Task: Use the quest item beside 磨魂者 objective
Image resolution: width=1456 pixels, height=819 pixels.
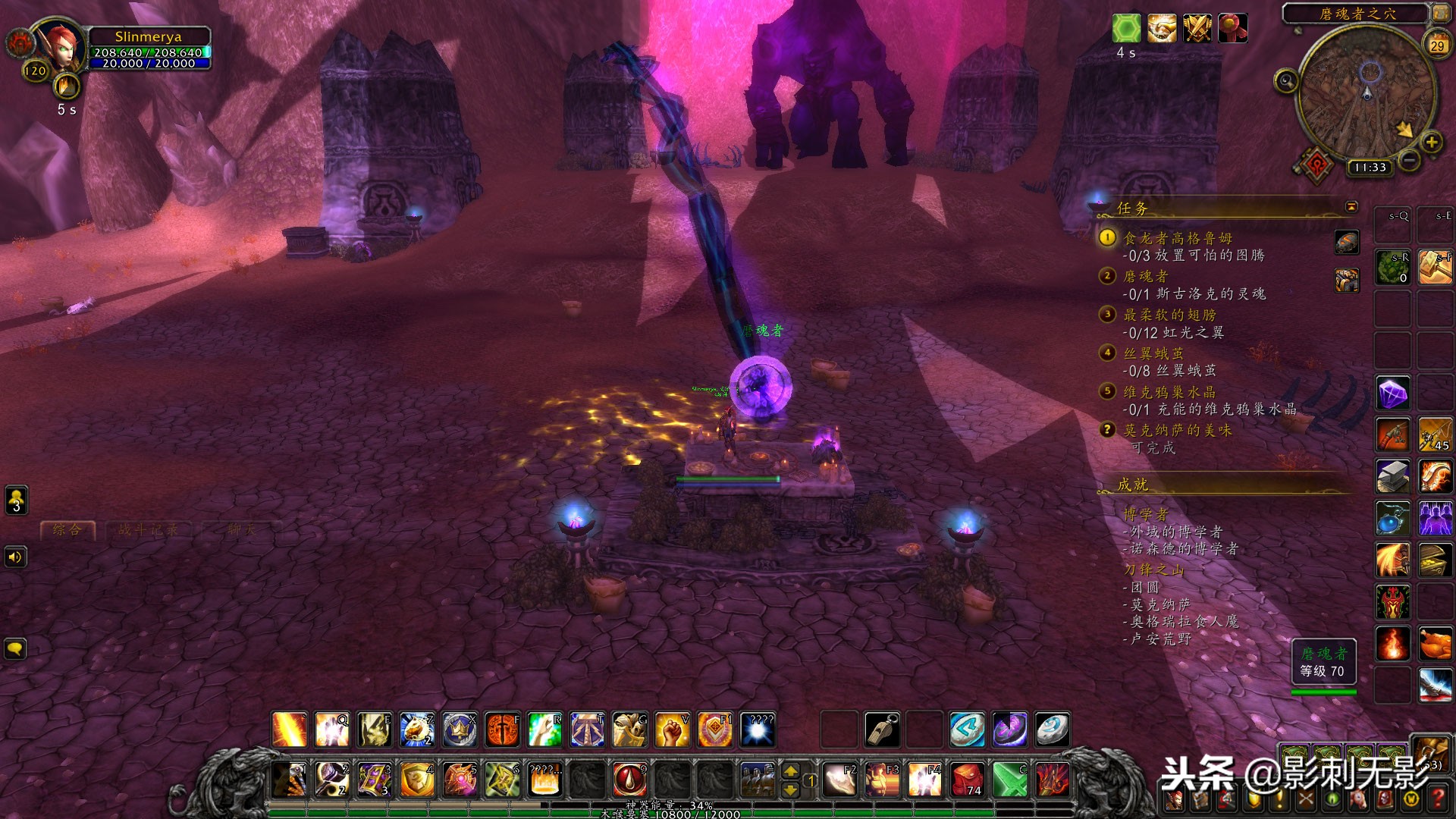Action: (1347, 281)
